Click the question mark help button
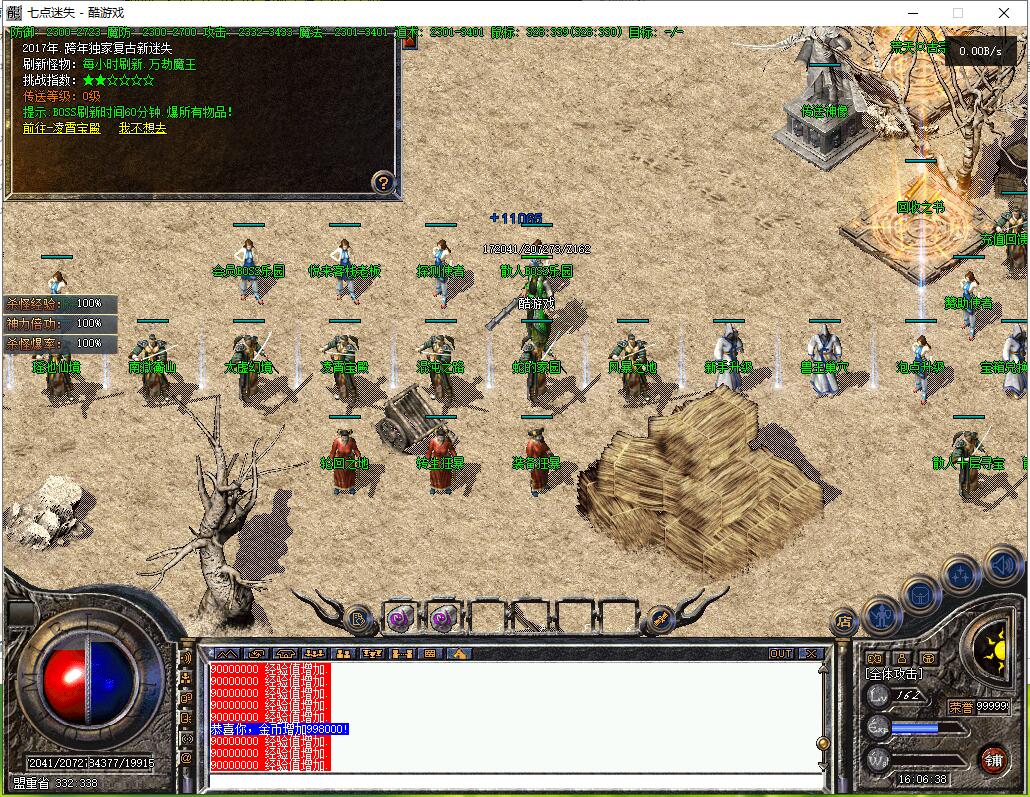 [383, 182]
